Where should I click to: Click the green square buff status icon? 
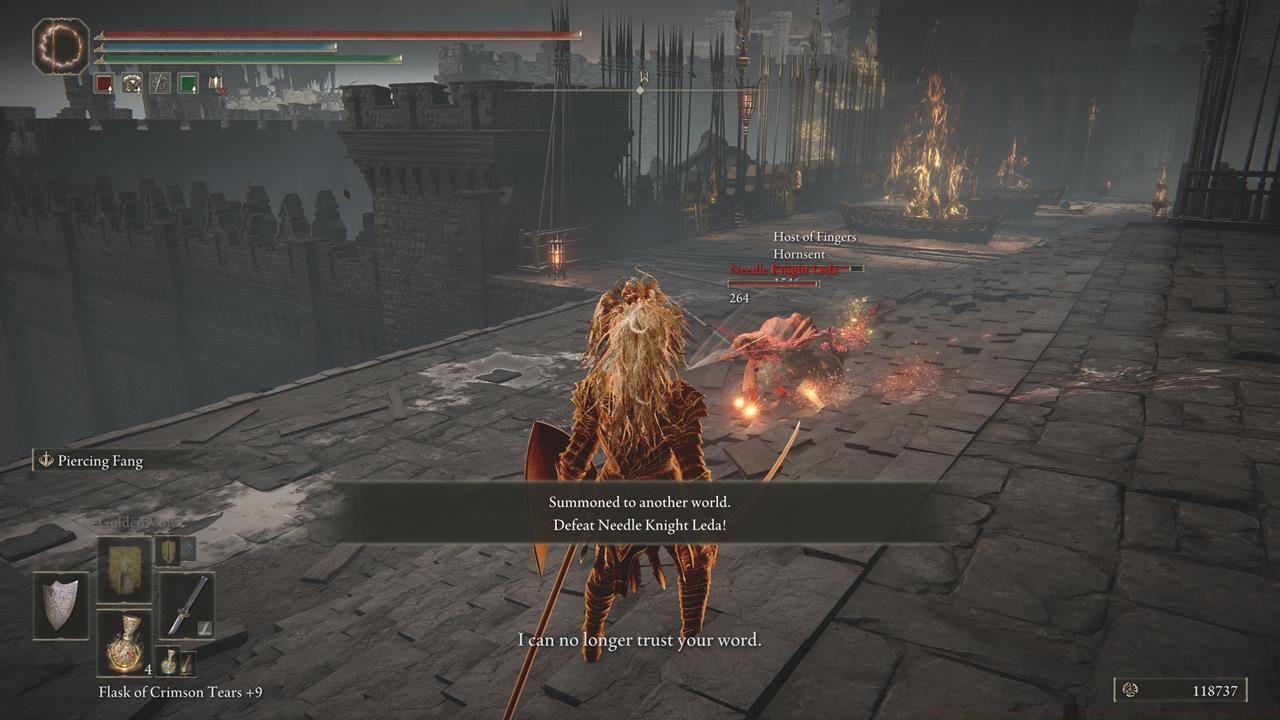[188, 82]
